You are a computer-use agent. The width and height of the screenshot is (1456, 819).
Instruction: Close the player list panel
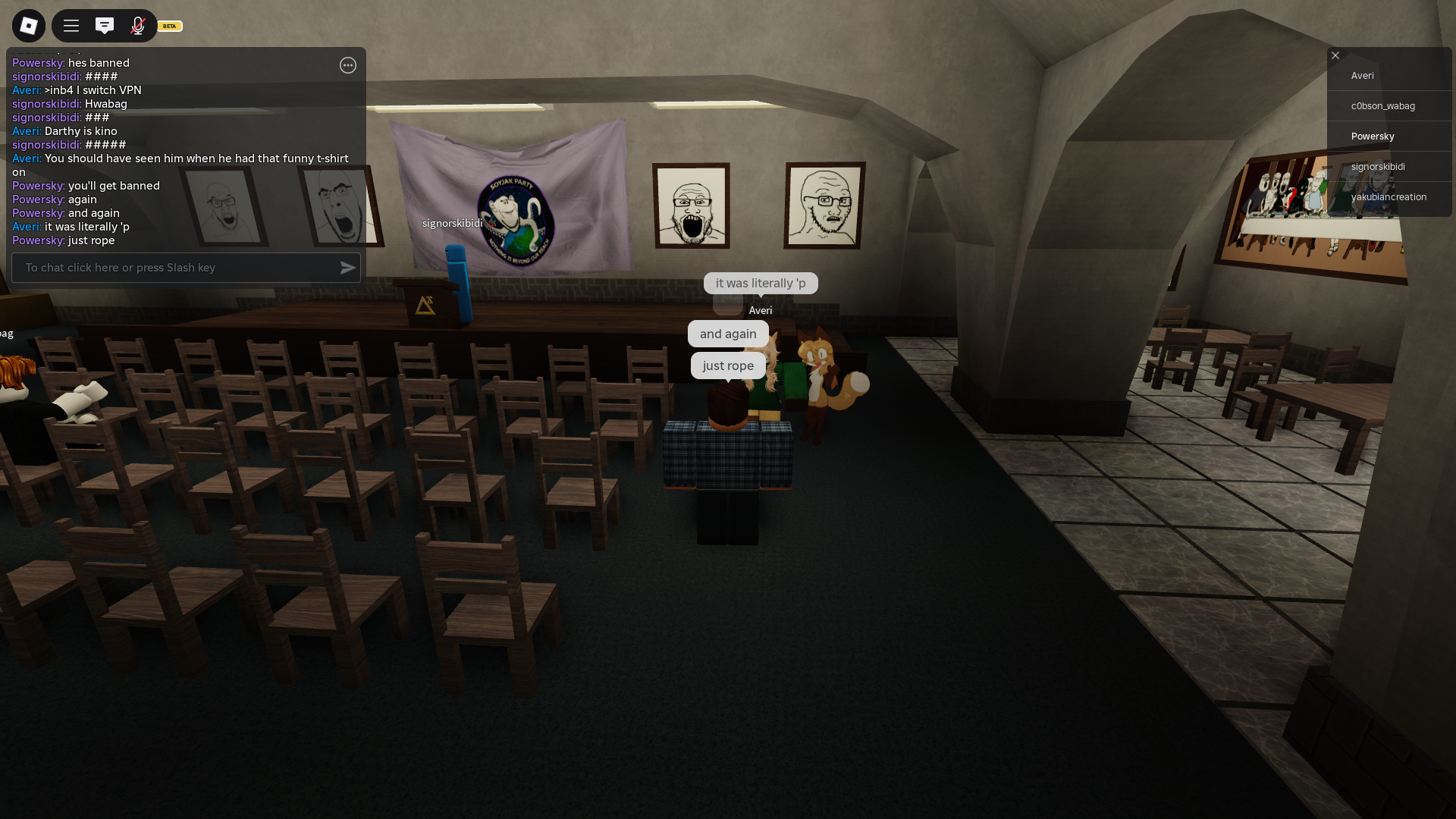pyautogui.click(x=1335, y=55)
